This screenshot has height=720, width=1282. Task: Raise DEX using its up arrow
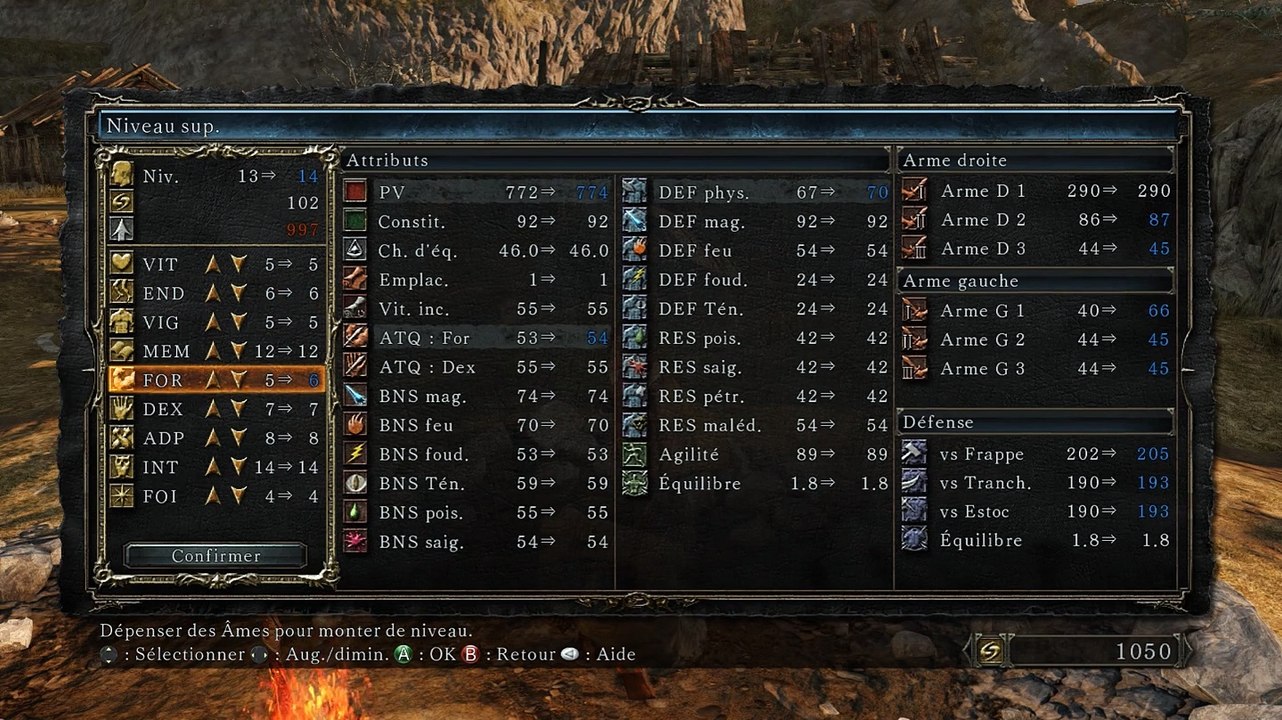pyautogui.click(x=213, y=409)
